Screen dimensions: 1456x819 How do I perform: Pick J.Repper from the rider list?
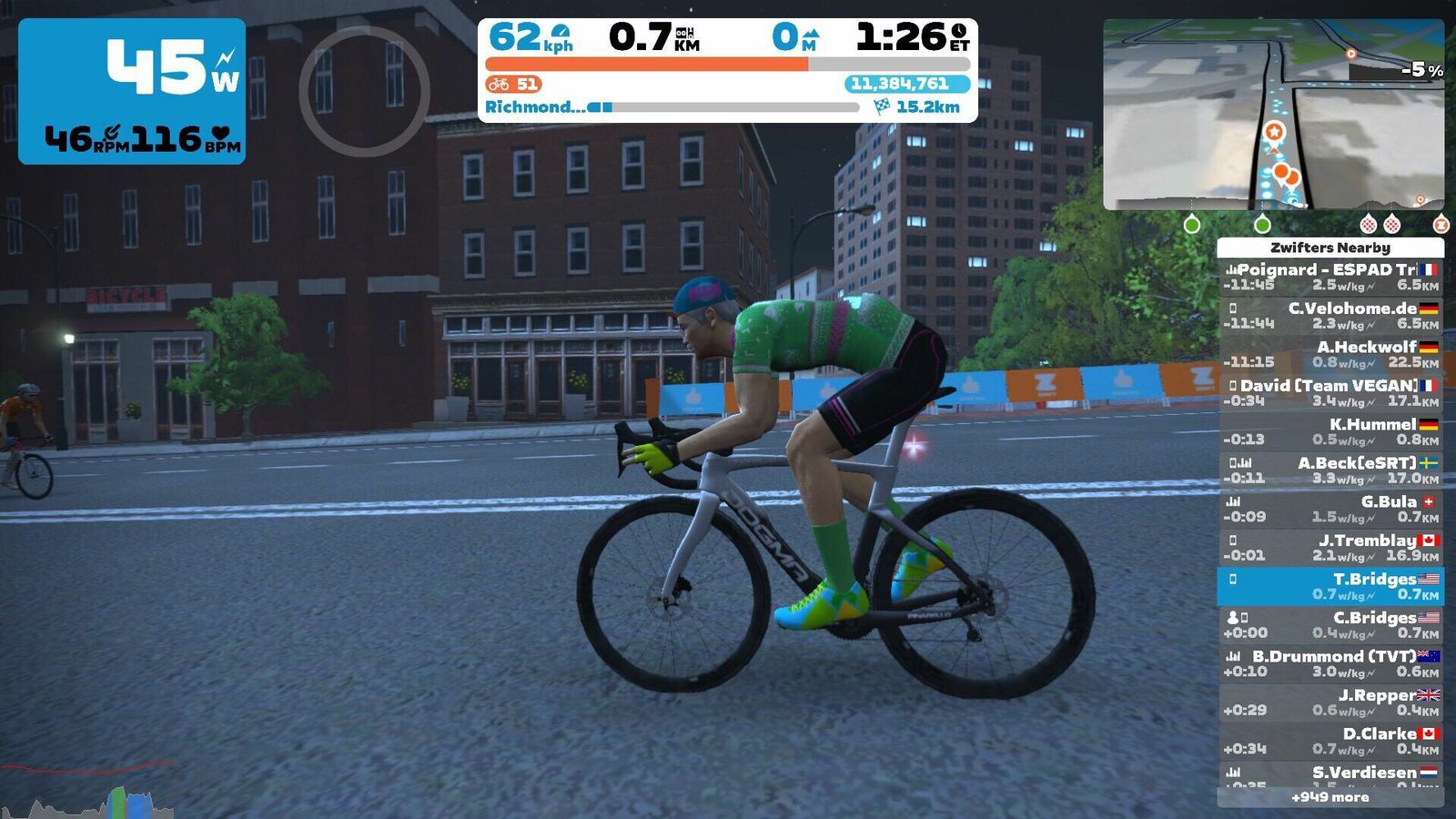click(1330, 703)
